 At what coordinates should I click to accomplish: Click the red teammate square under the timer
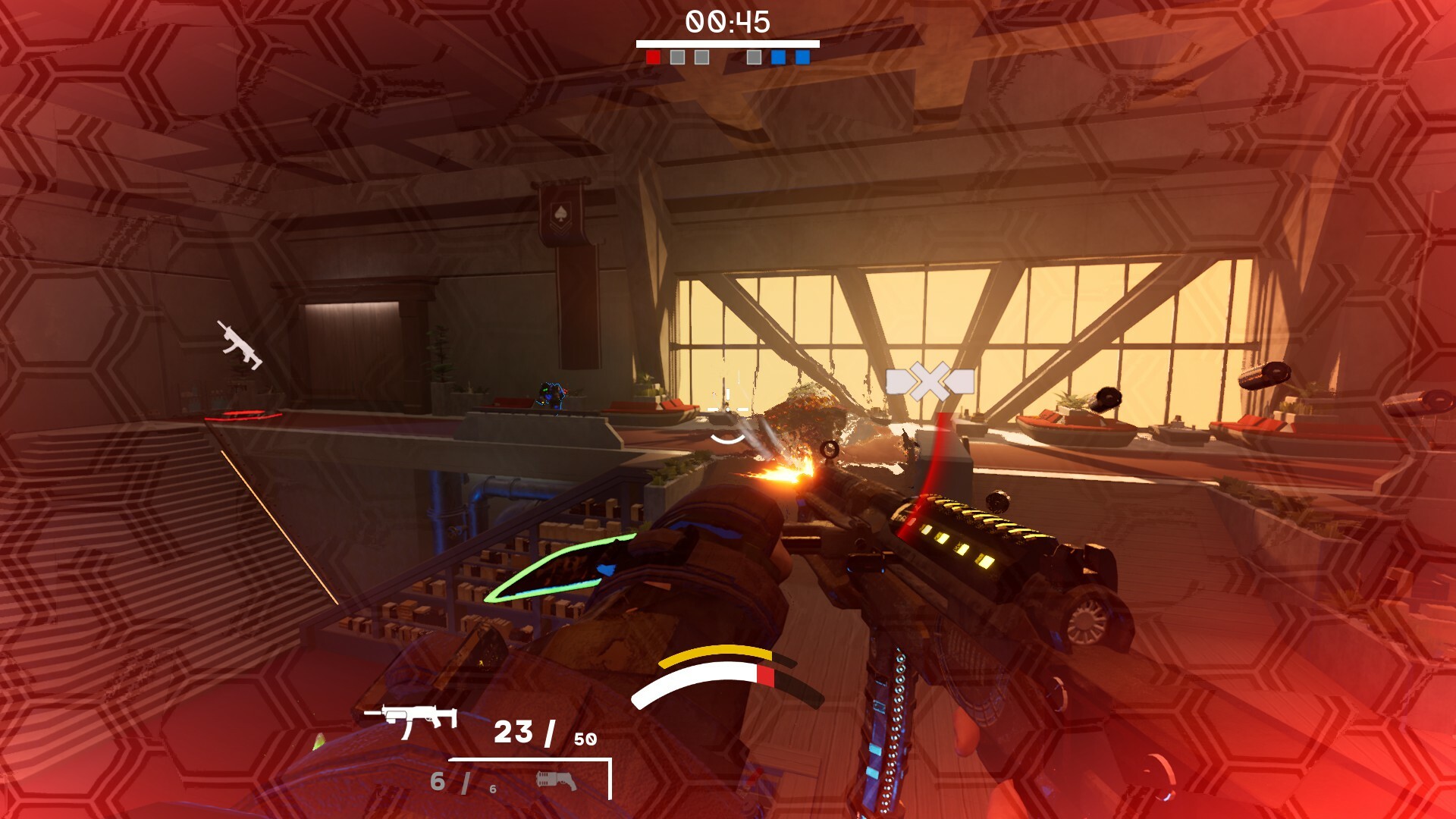pos(653,55)
